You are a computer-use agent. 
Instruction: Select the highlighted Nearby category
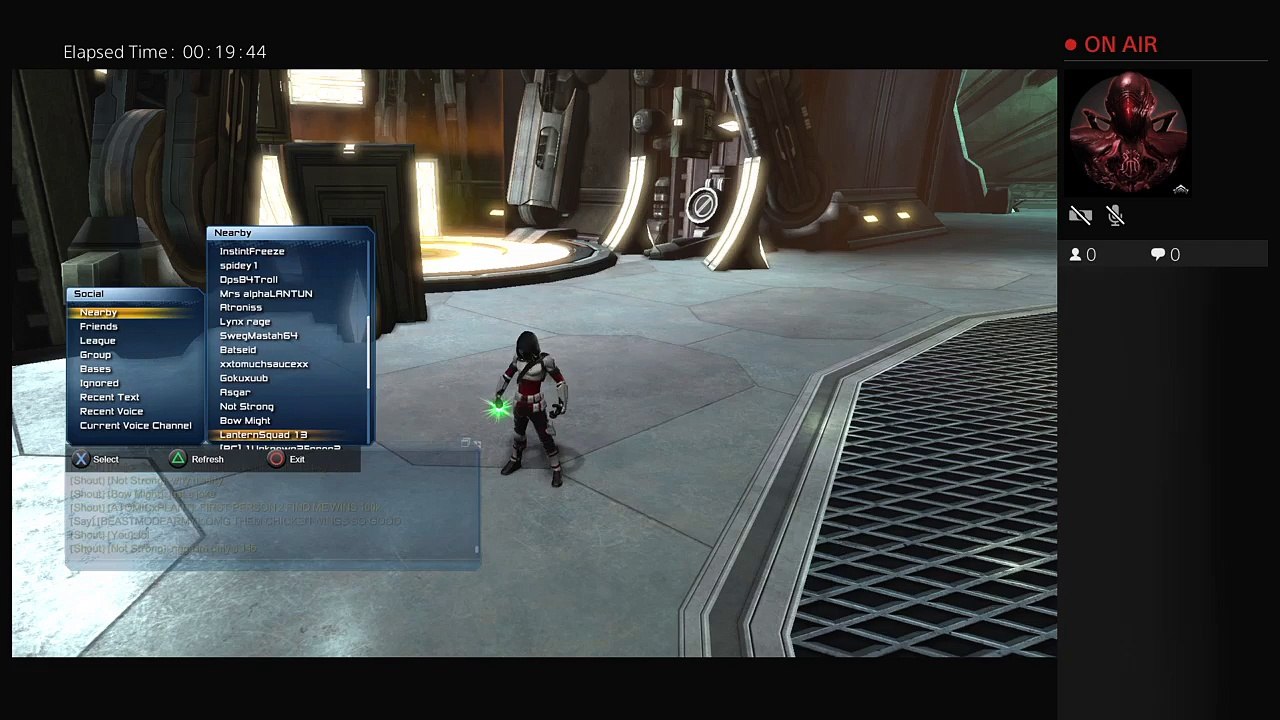[99, 313]
